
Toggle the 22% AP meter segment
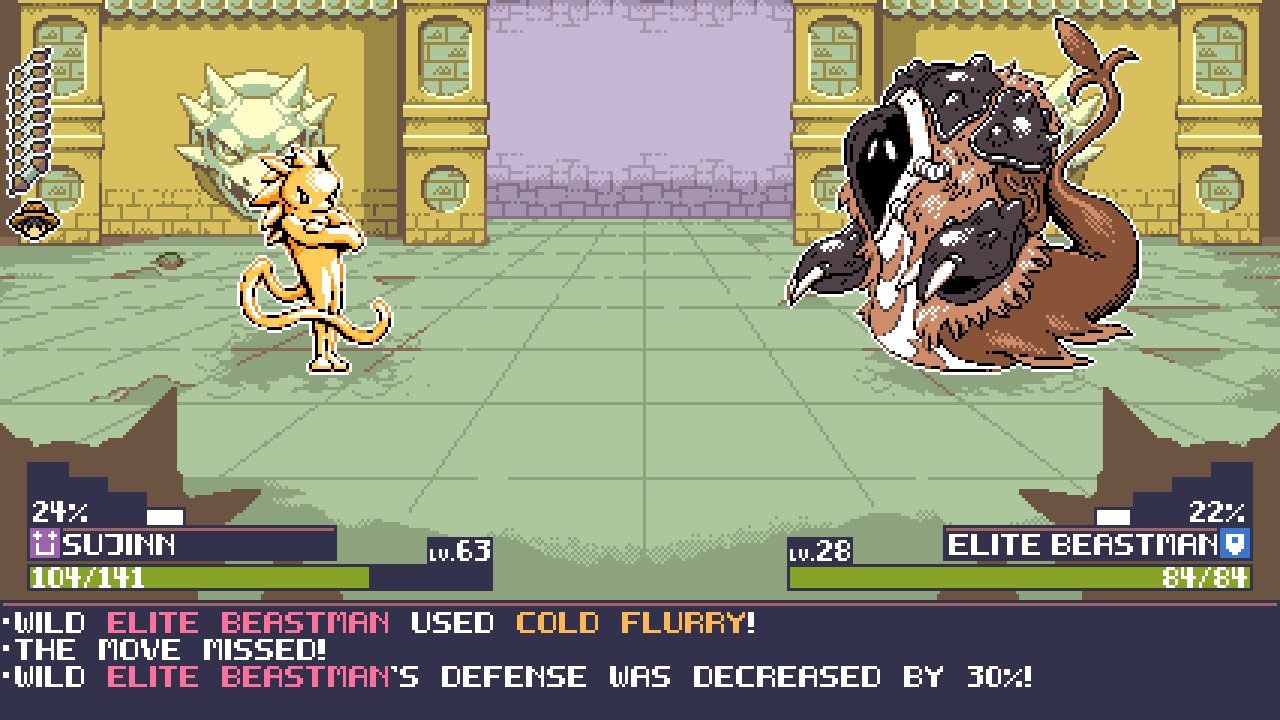click(x=1215, y=511)
